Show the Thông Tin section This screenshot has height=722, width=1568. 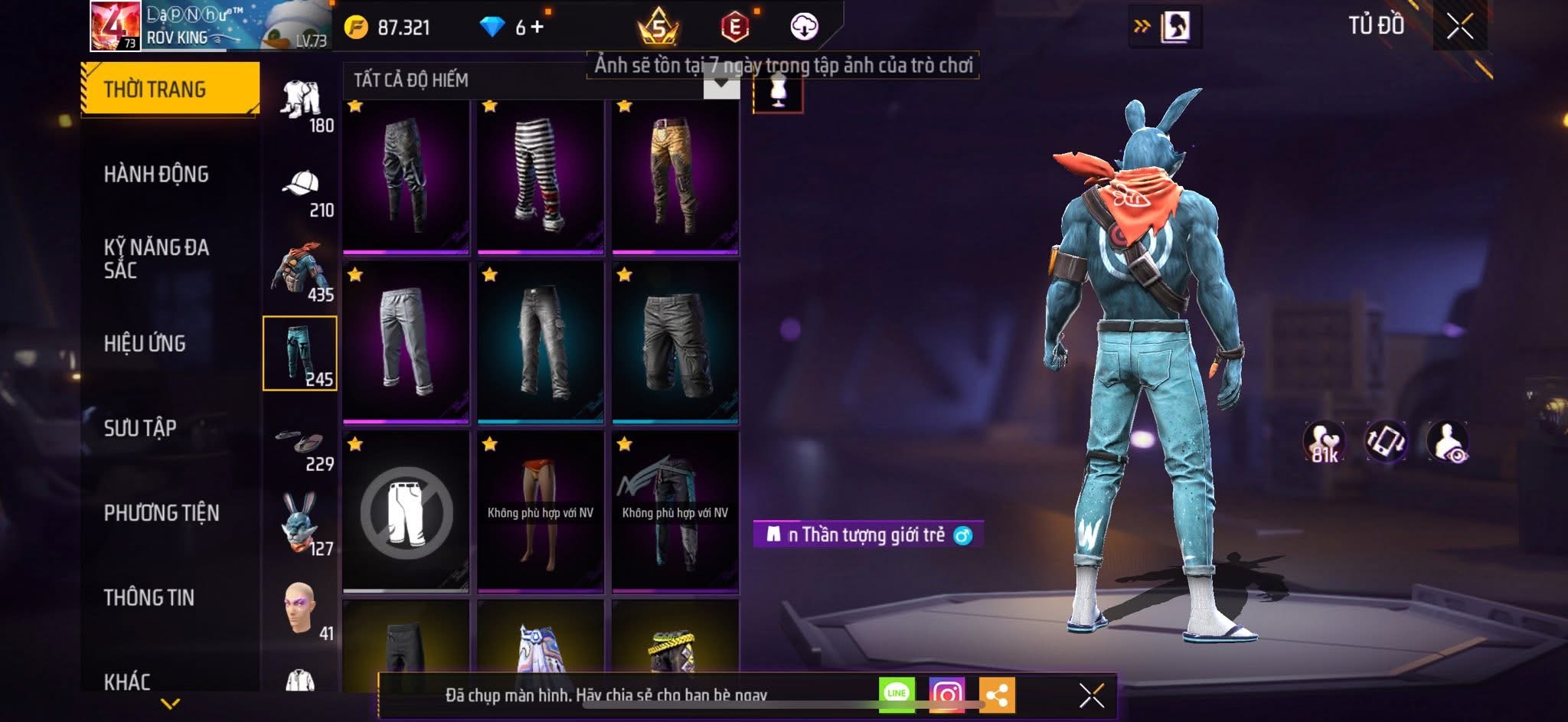pyautogui.click(x=149, y=597)
